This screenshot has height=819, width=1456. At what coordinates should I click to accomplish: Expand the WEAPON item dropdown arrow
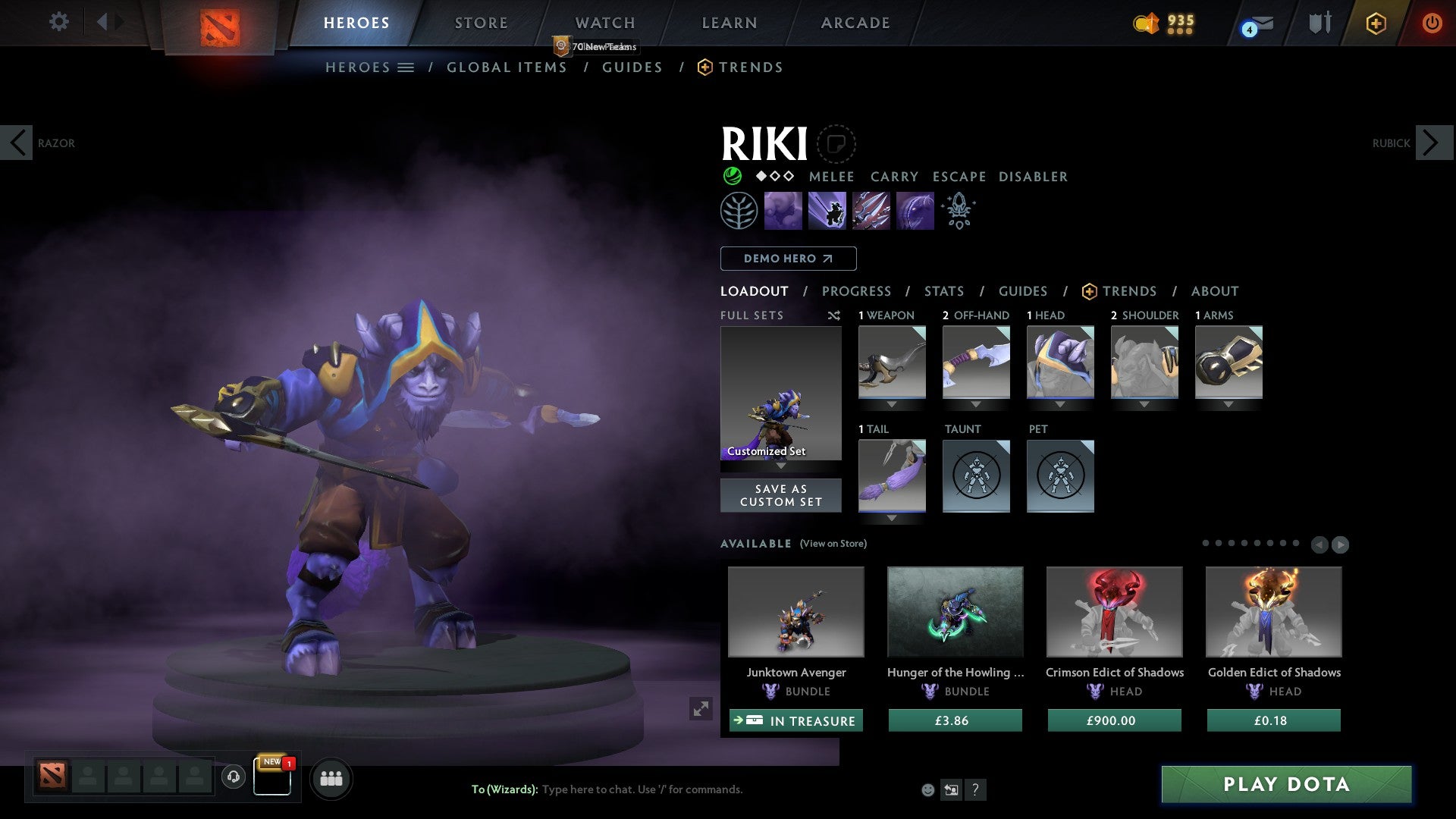click(x=892, y=404)
